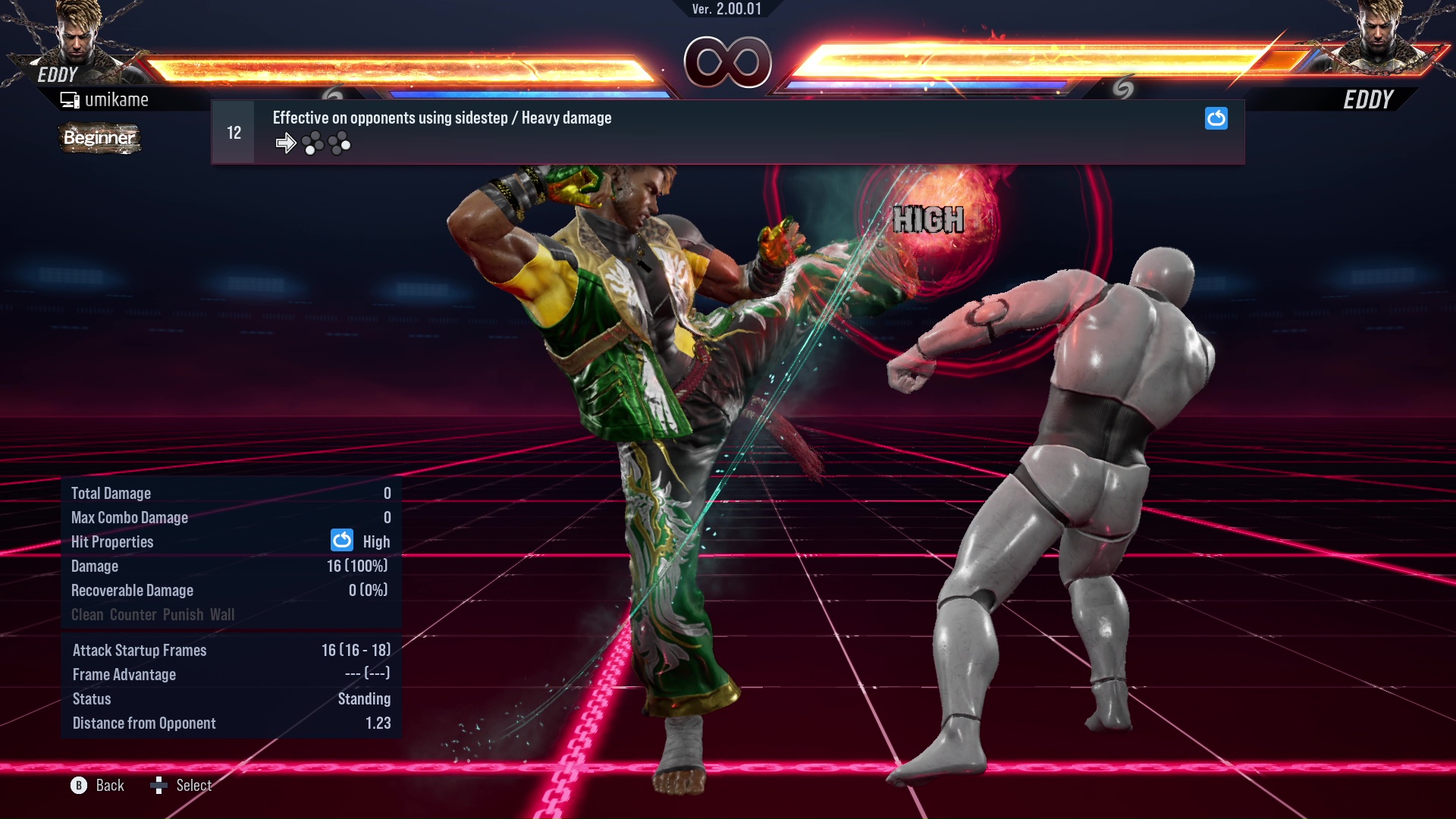This screenshot has width=1456, height=819.
Task: Click the homing icon next to Hit Properties
Action: point(342,541)
